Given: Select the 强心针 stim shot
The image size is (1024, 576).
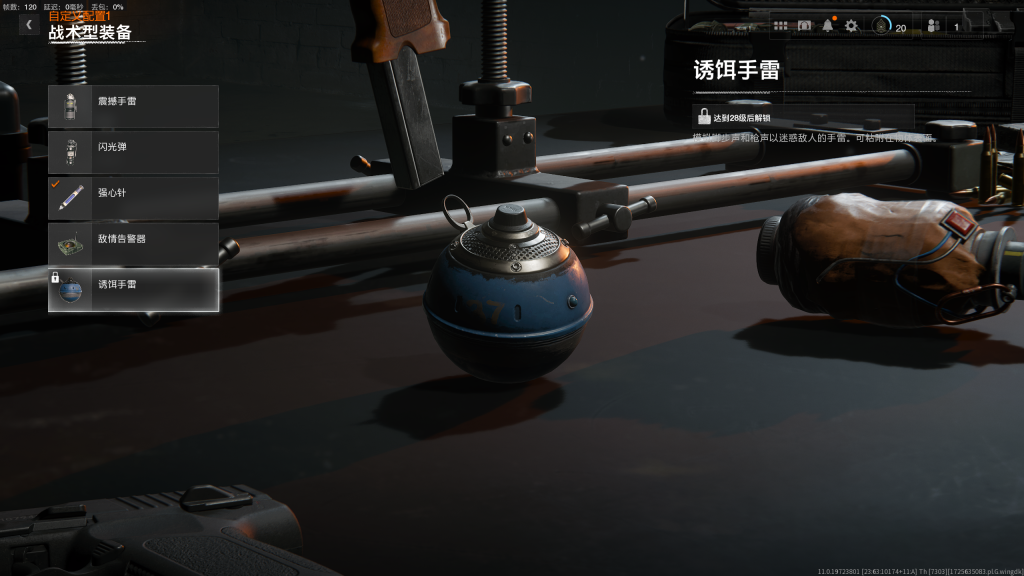Looking at the screenshot, I should click(133, 198).
